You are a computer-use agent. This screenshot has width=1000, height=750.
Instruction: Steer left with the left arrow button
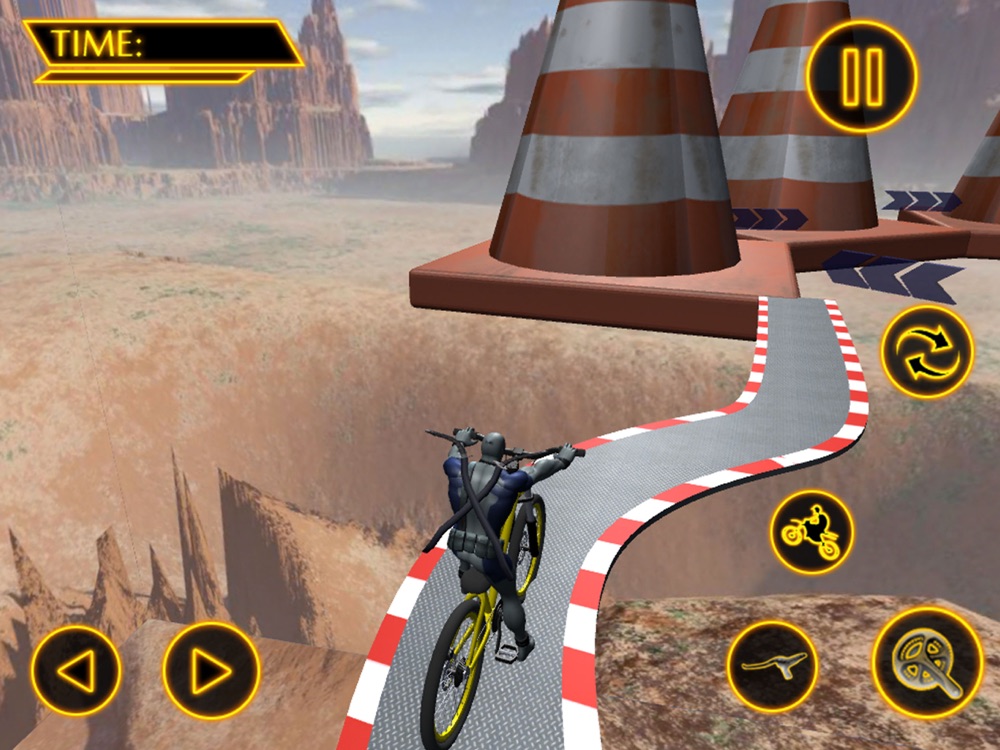76,671
